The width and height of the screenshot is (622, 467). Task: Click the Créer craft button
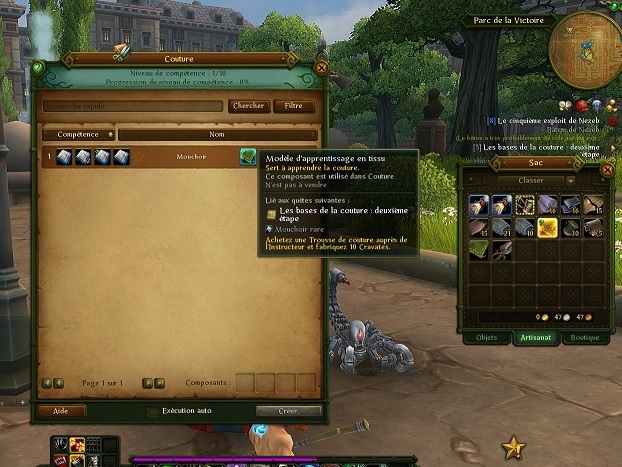pos(289,411)
